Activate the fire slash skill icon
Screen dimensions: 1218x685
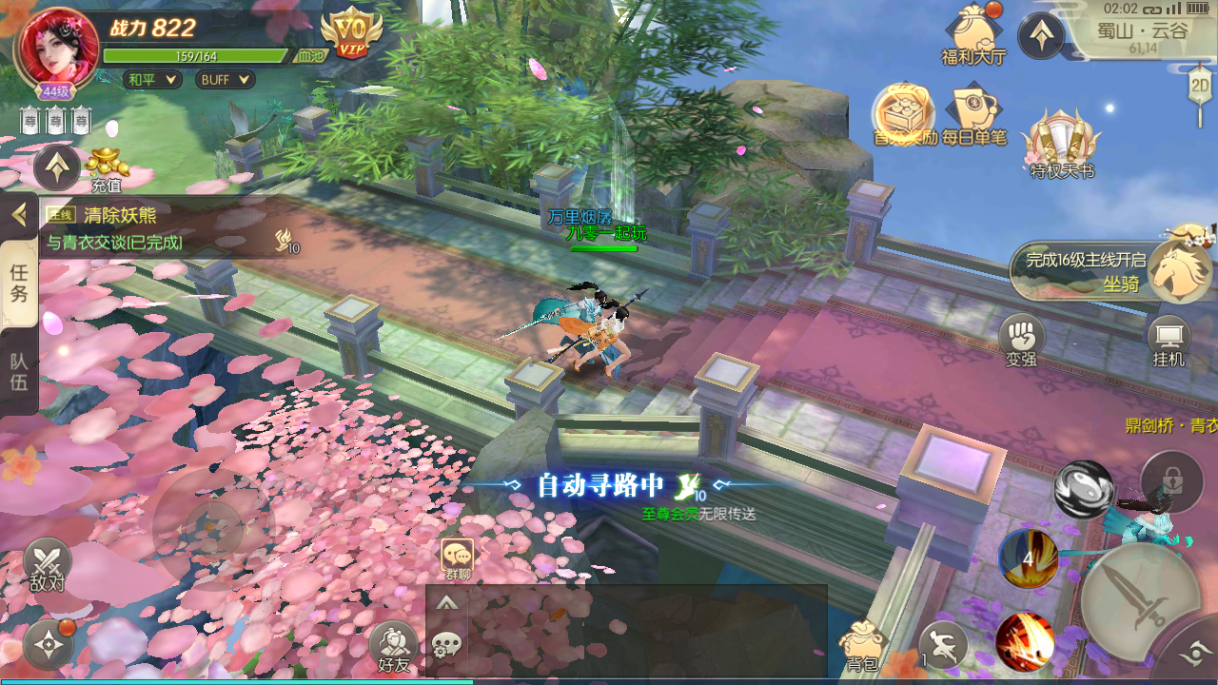click(x=1025, y=640)
